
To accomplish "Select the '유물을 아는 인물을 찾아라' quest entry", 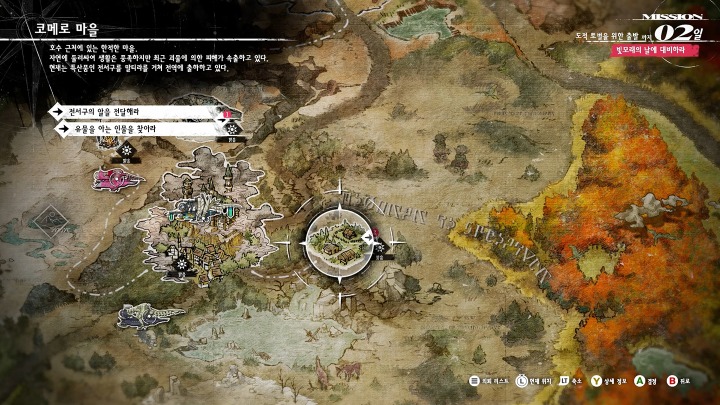I will tap(135, 129).
